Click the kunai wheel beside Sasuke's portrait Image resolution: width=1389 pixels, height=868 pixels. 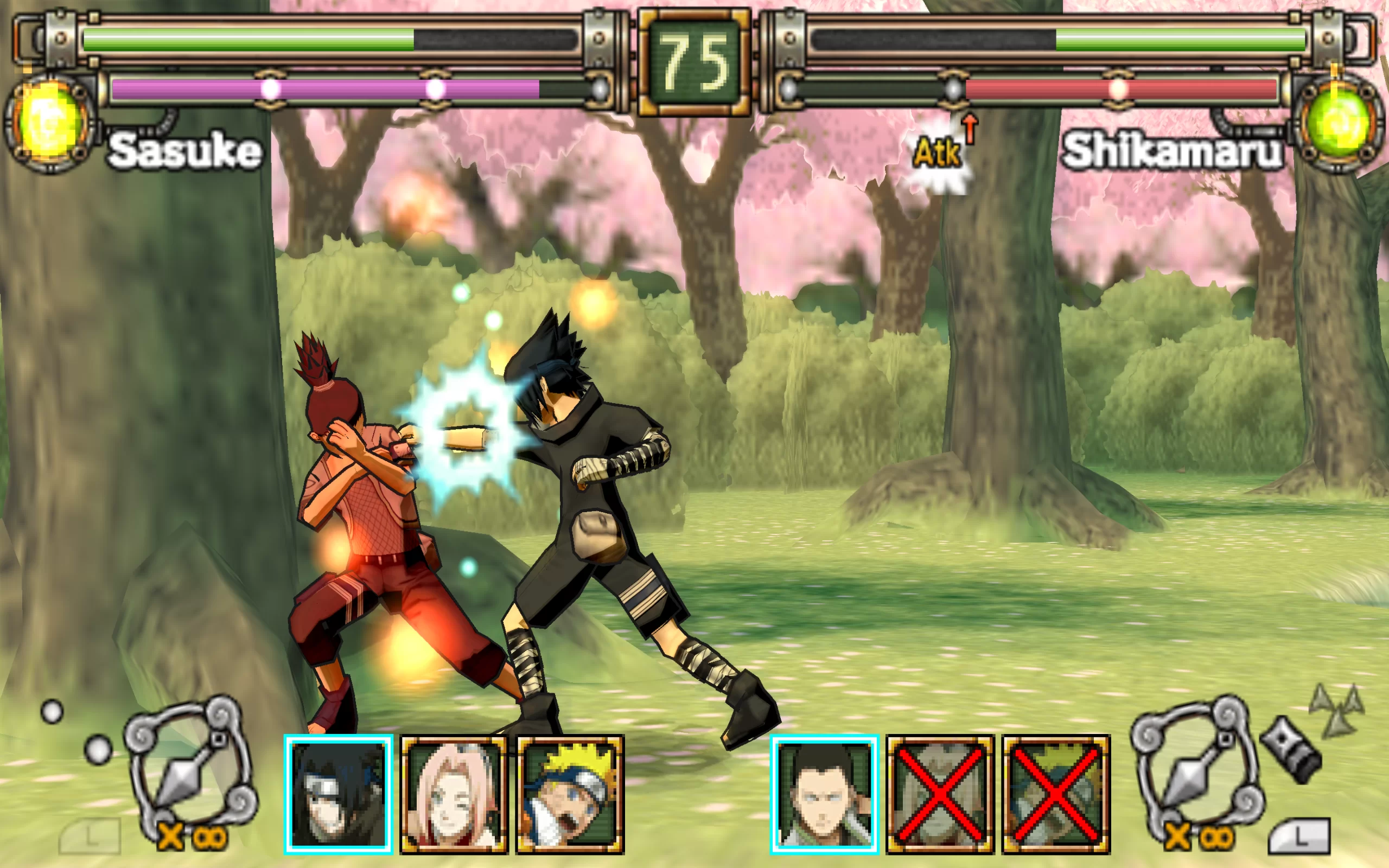click(x=190, y=761)
